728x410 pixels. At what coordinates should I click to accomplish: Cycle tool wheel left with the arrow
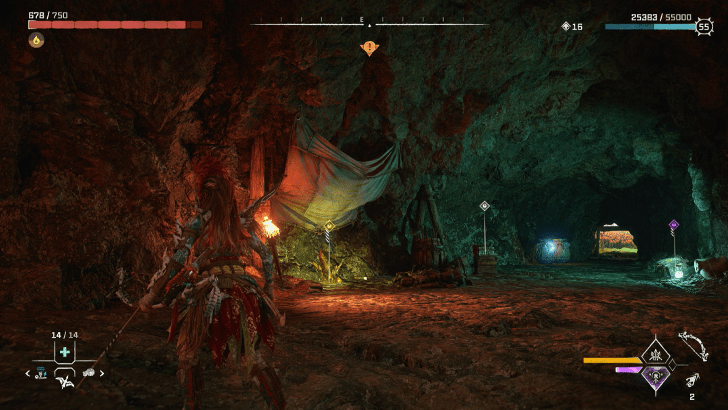pyautogui.click(x=27, y=373)
